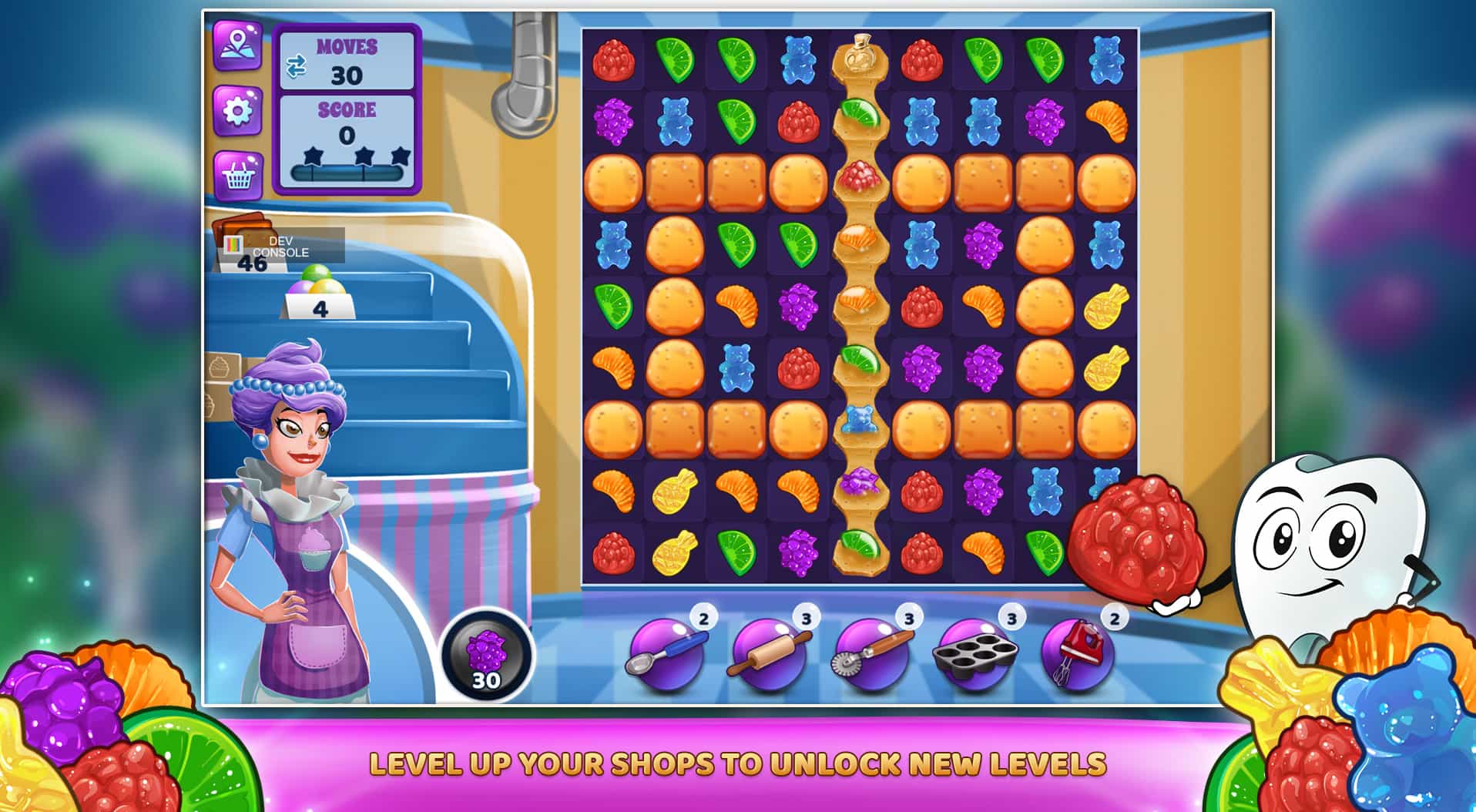Select the Score panel showing 0
The height and width of the screenshot is (812, 1476).
click(x=349, y=123)
